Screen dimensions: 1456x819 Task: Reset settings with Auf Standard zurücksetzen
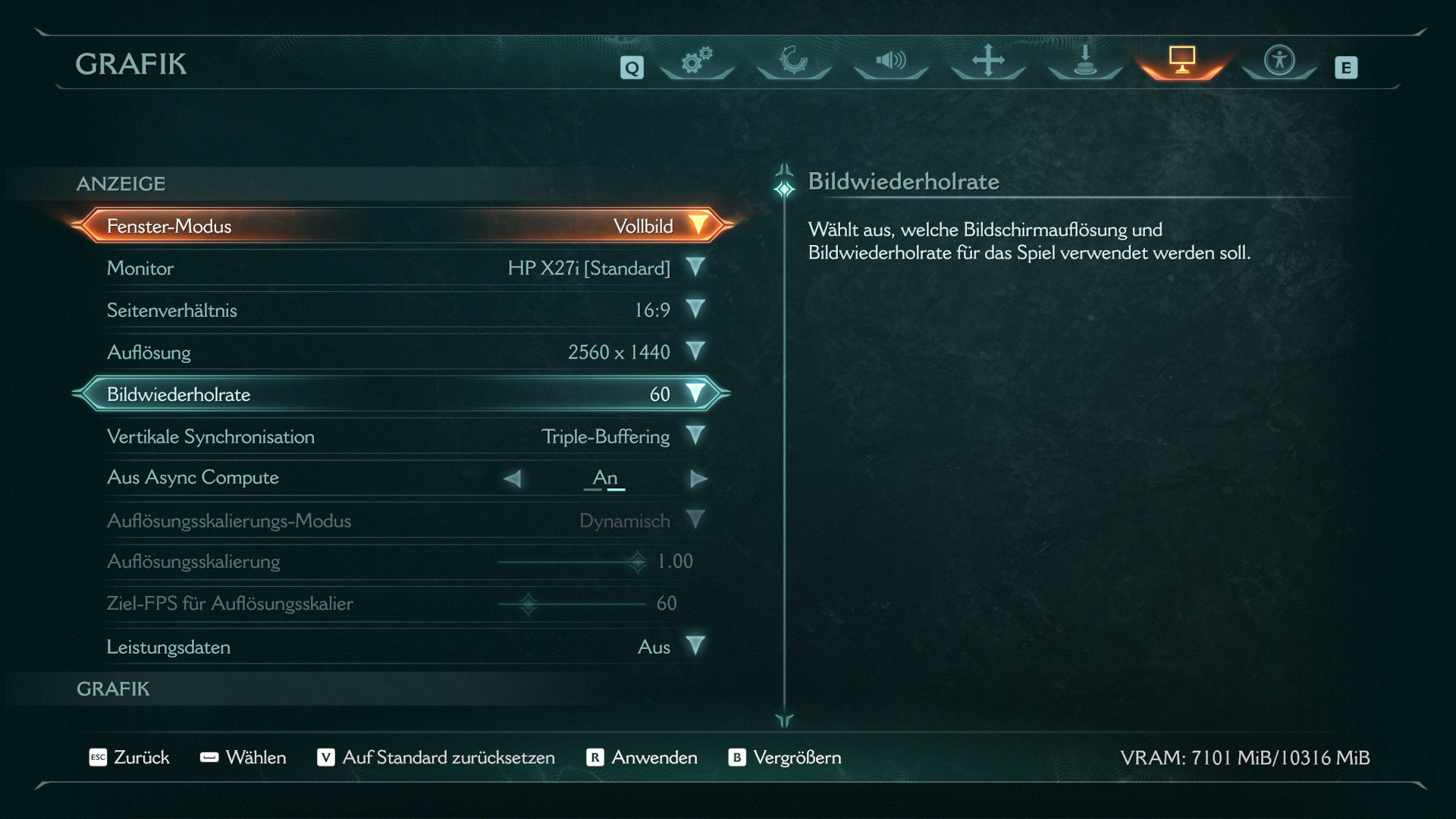(x=436, y=758)
